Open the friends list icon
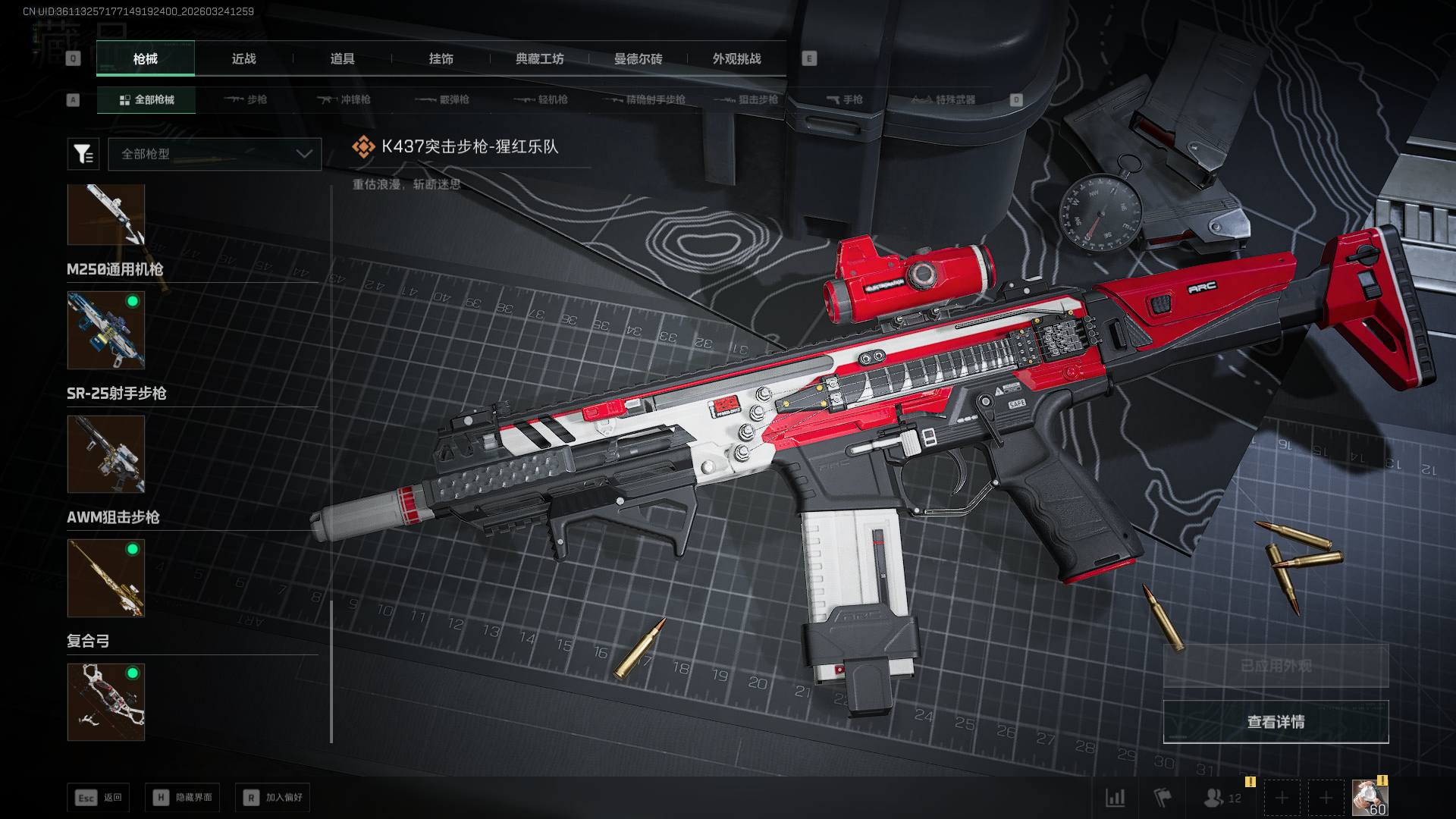 click(x=1222, y=798)
